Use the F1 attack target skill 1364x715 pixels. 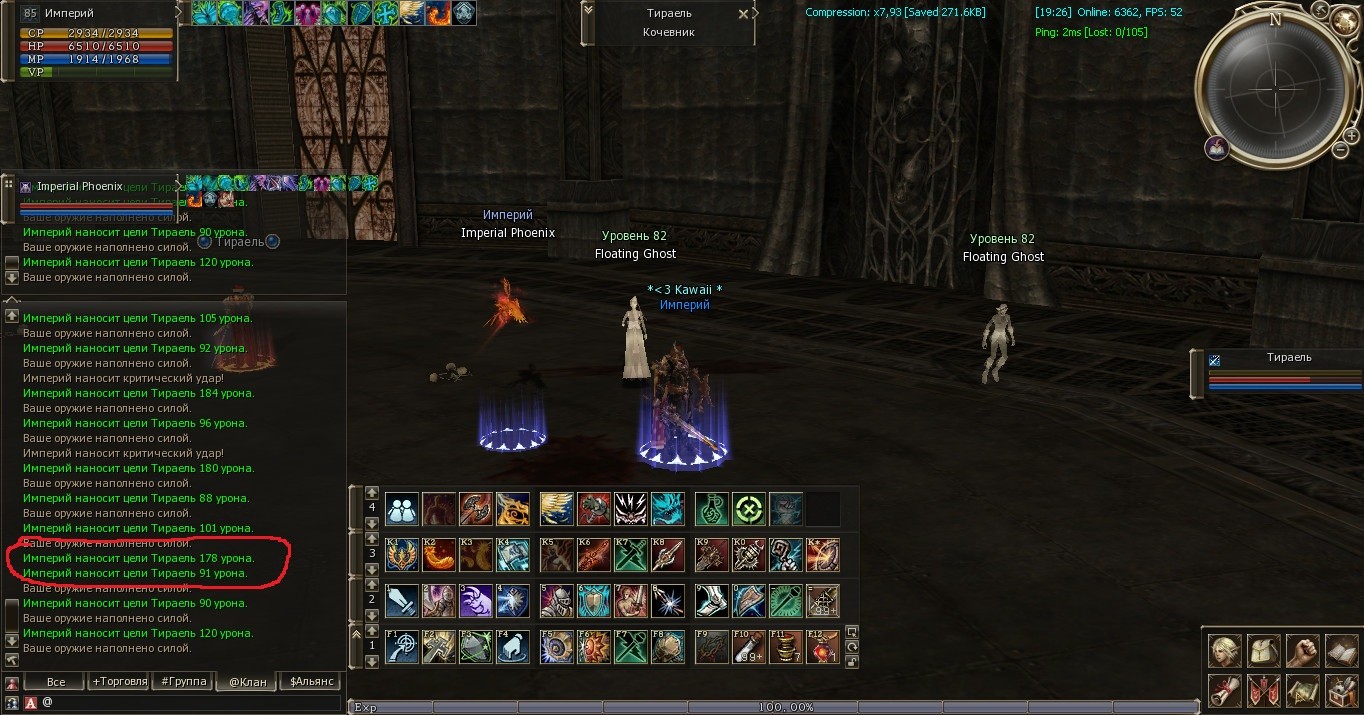point(402,647)
